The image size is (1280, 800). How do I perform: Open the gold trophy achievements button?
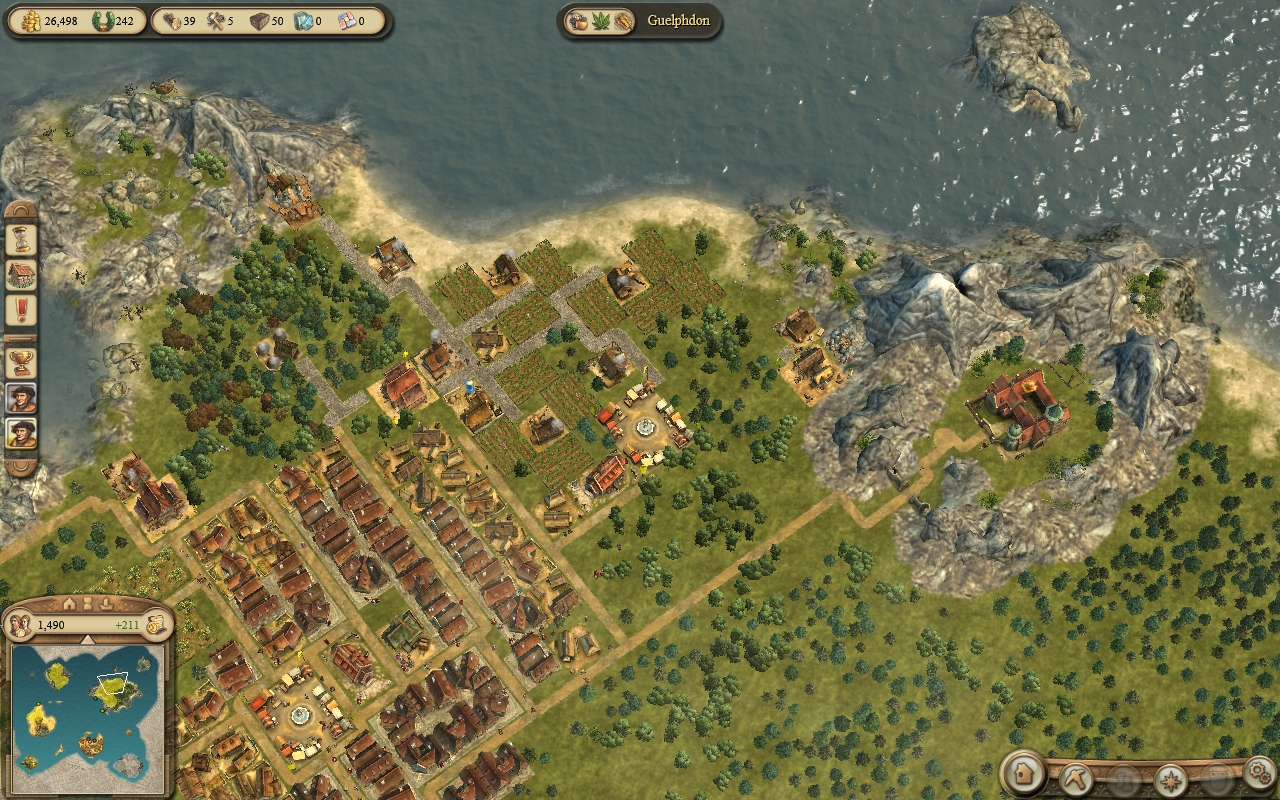pyautogui.click(x=22, y=361)
